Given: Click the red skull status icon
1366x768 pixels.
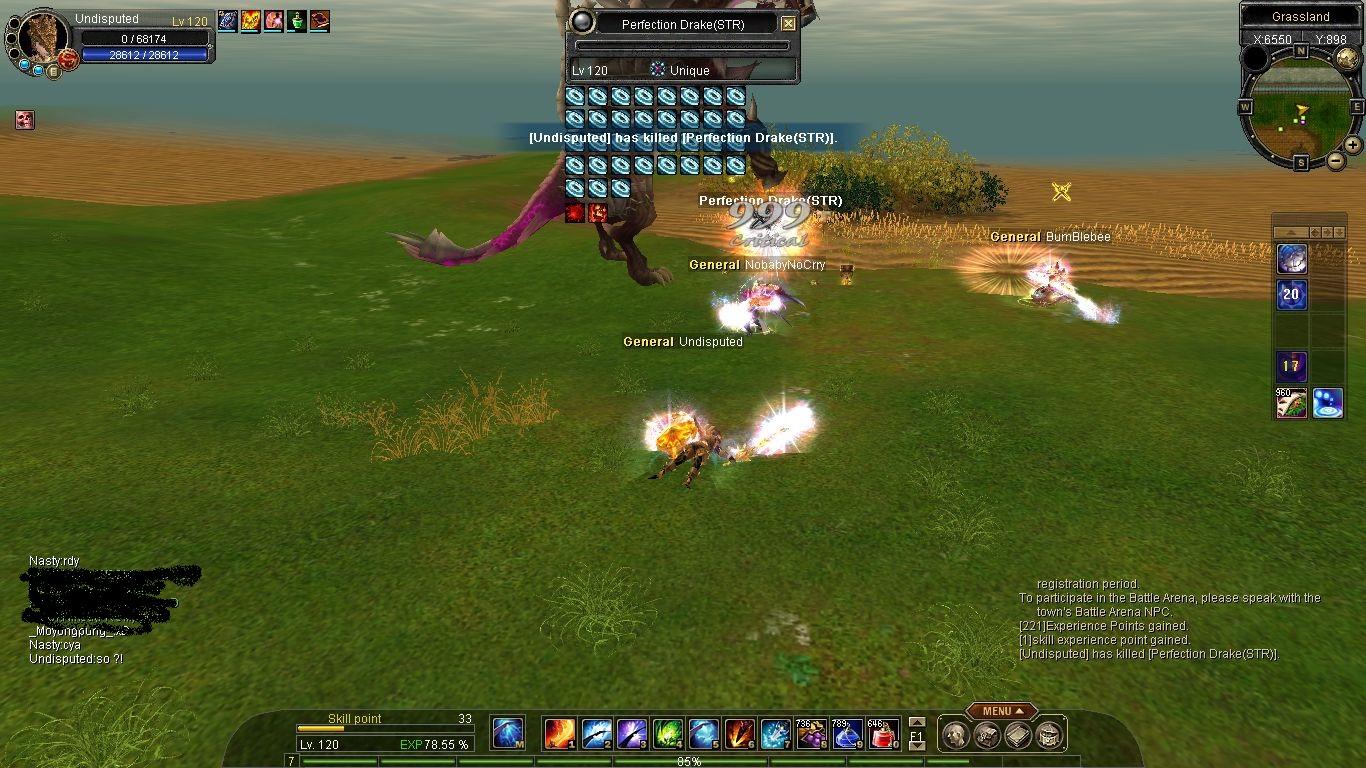Looking at the screenshot, I should coord(25,120).
